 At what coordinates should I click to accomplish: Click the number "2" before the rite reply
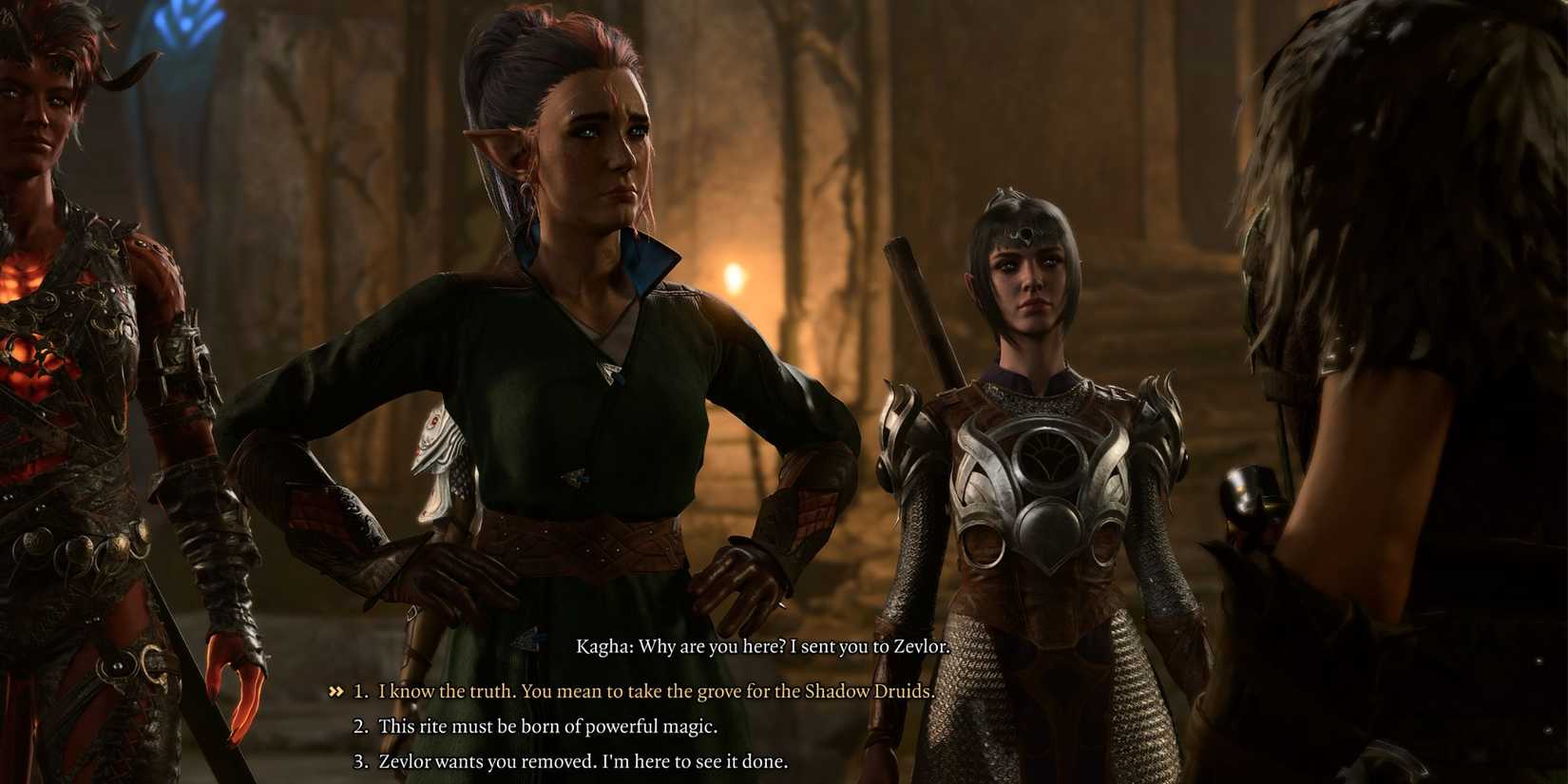tap(358, 725)
